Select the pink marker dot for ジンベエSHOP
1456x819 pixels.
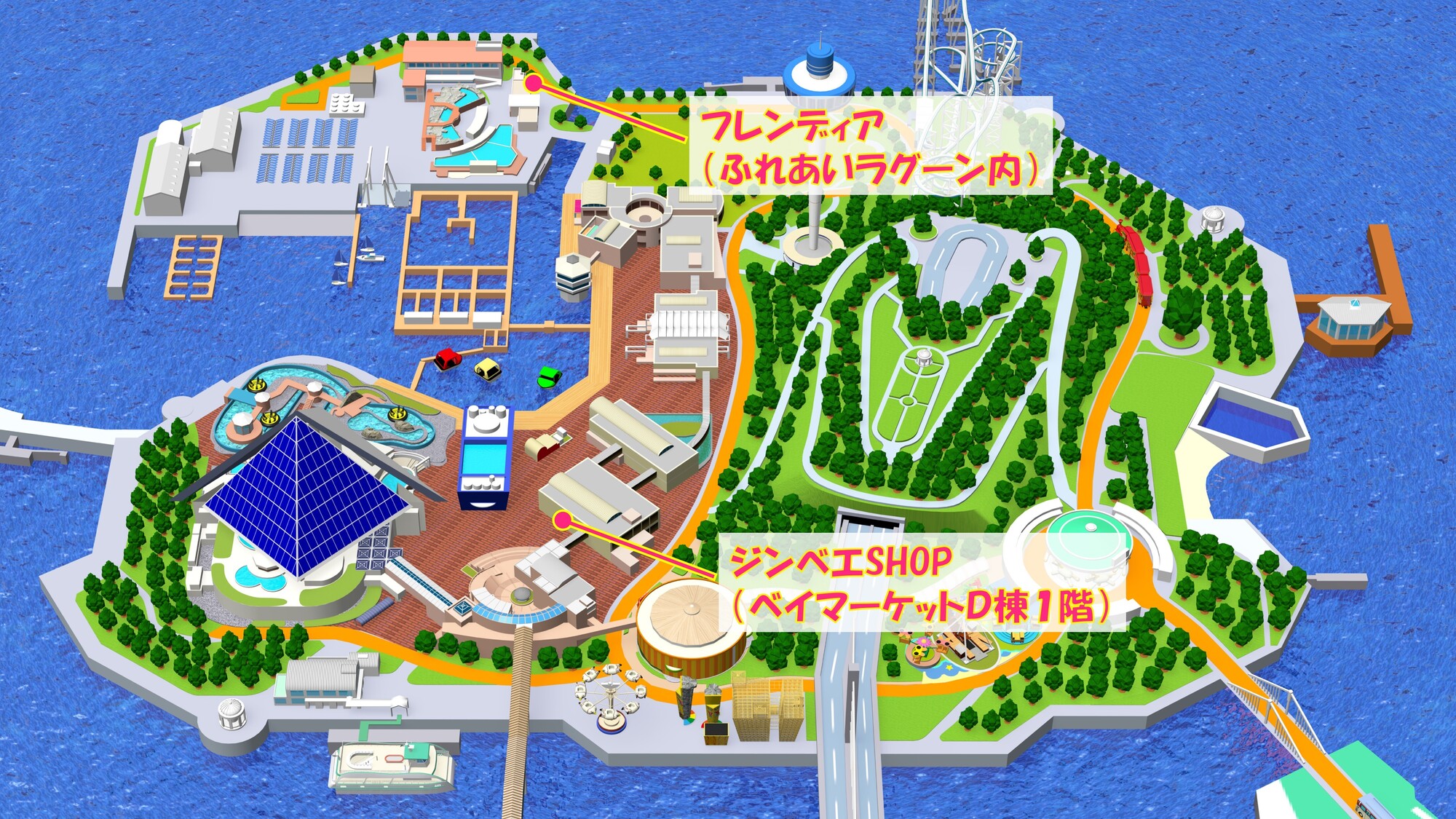click(x=562, y=520)
